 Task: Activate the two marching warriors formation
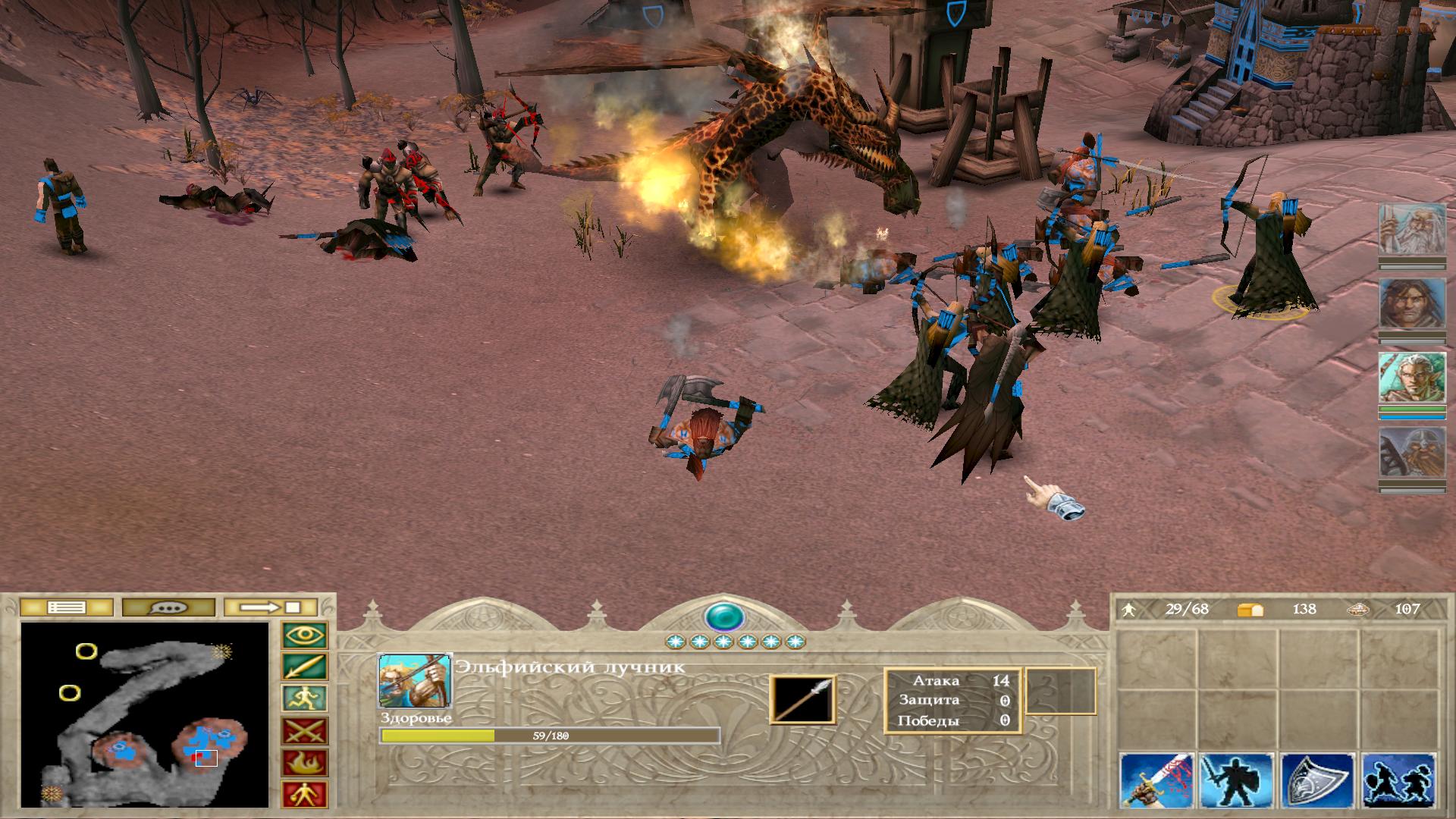click(x=1398, y=781)
